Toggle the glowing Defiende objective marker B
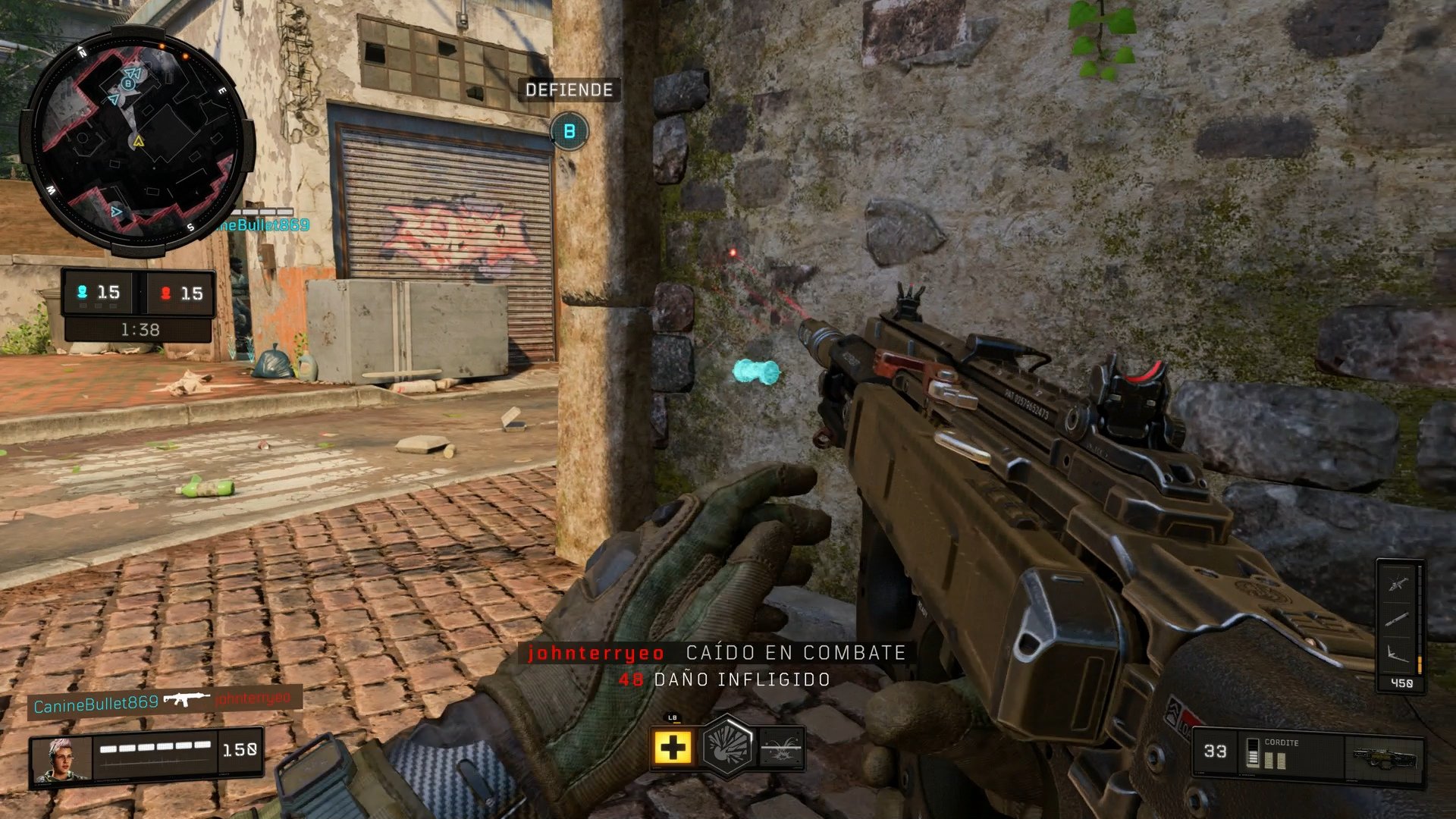This screenshot has width=1456, height=819. pyautogui.click(x=568, y=130)
